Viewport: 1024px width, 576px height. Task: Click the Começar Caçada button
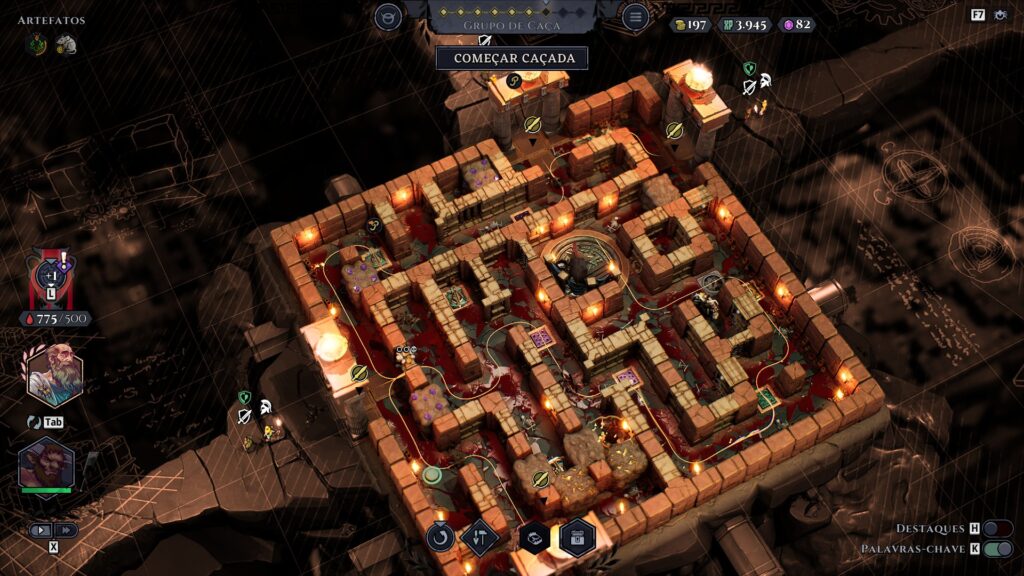511,58
